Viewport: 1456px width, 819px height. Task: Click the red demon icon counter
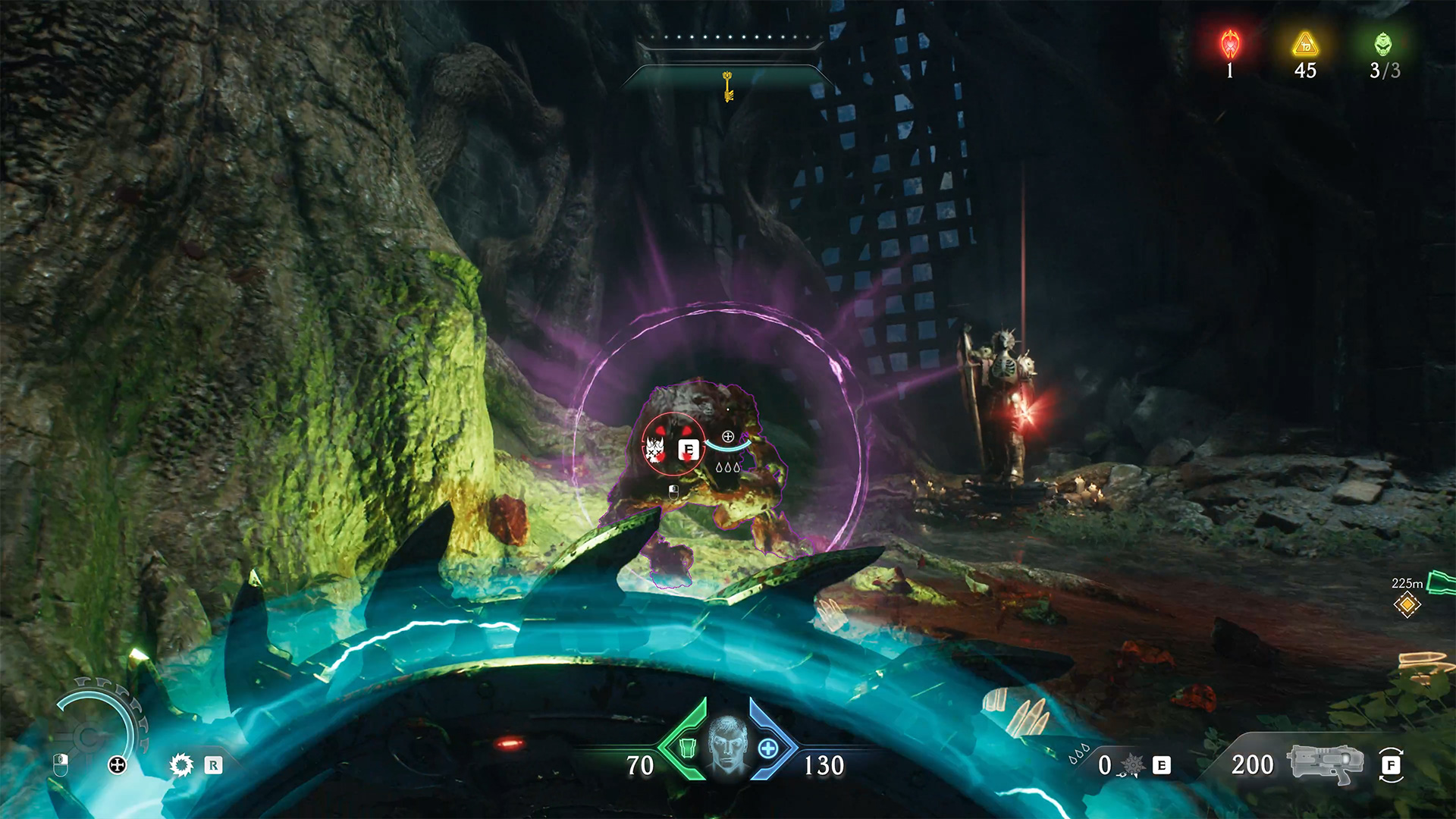1230,45
